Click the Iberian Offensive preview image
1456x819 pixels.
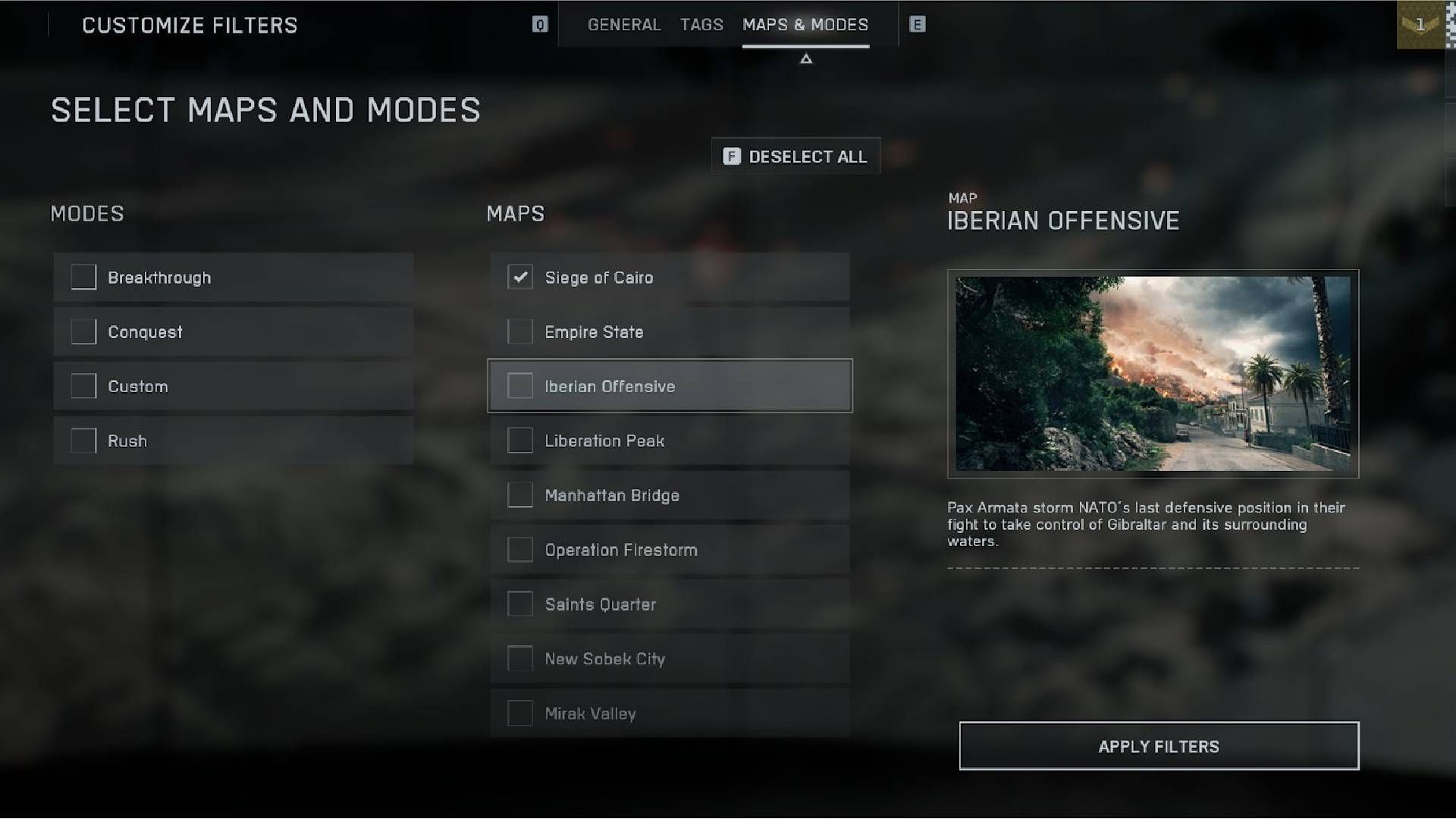1152,374
